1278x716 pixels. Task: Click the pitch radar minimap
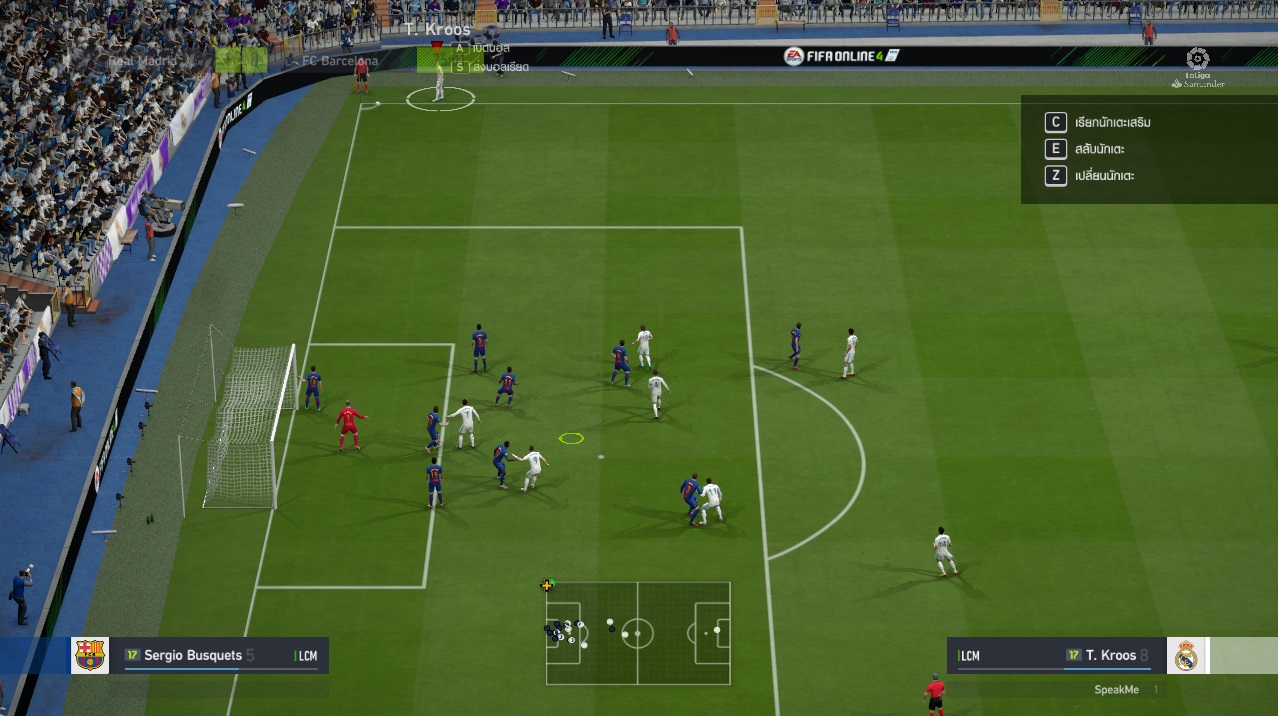click(638, 633)
